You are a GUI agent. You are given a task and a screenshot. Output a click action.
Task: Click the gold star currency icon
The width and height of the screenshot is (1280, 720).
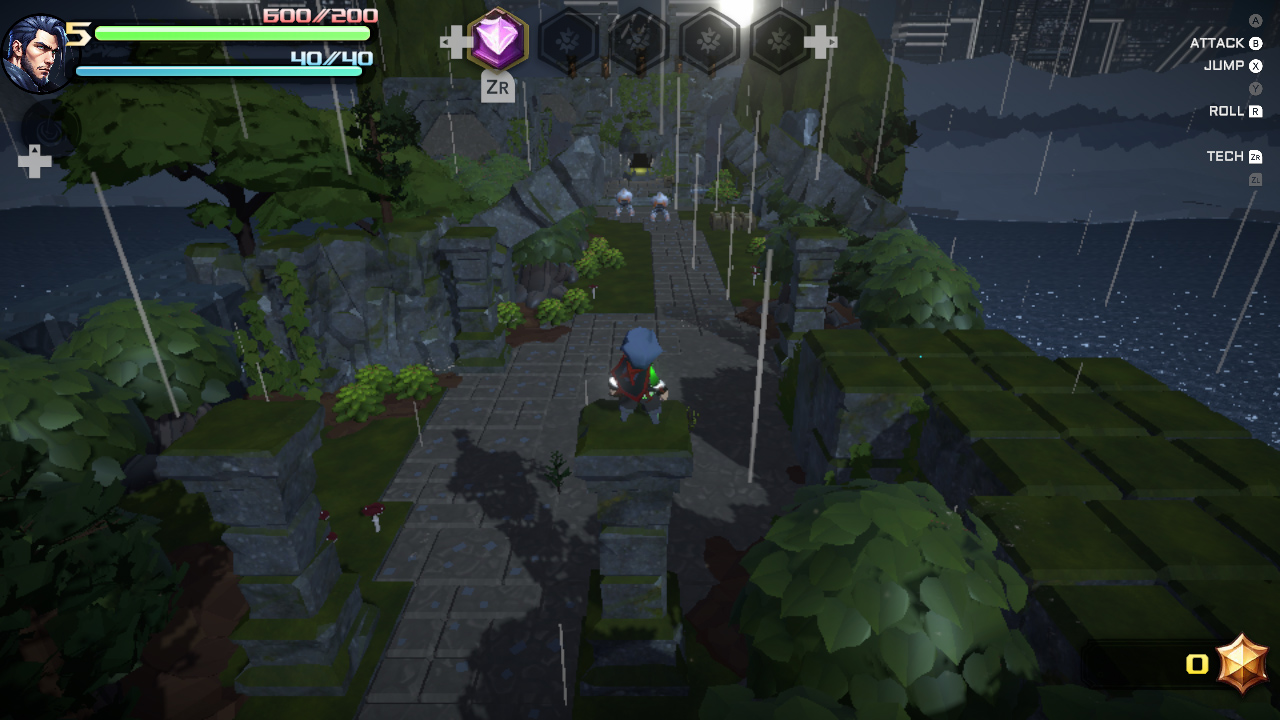[x=1243, y=663]
